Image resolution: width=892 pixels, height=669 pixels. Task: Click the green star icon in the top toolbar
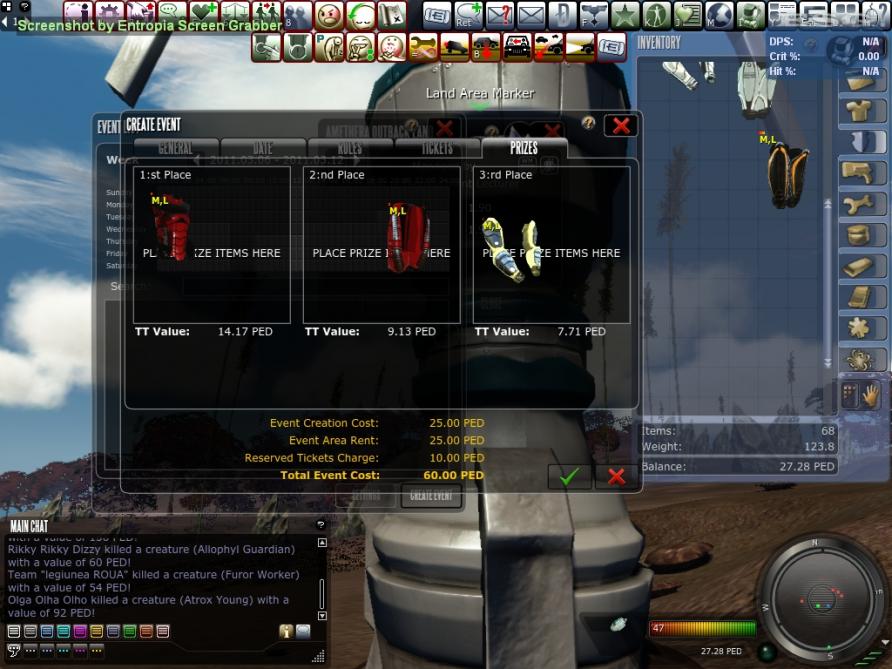tap(625, 15)
